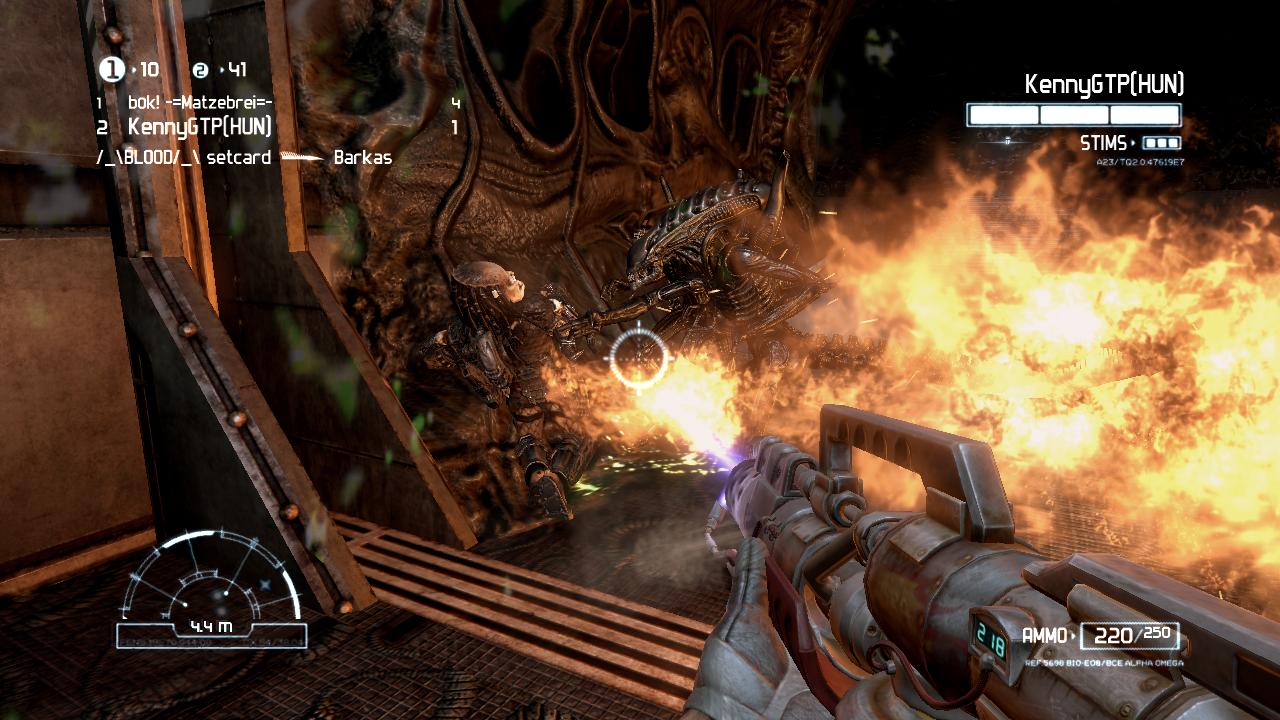
Task: Select the bok! -=Matzebrei=- scoreboard row
Action: (x=200, y=102)
